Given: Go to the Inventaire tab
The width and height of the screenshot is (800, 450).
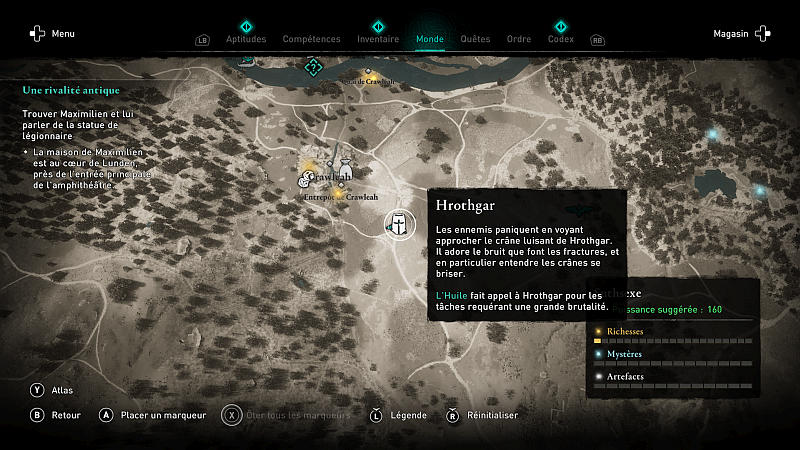Looking at the screenshot, I should (x=378, y=39).
